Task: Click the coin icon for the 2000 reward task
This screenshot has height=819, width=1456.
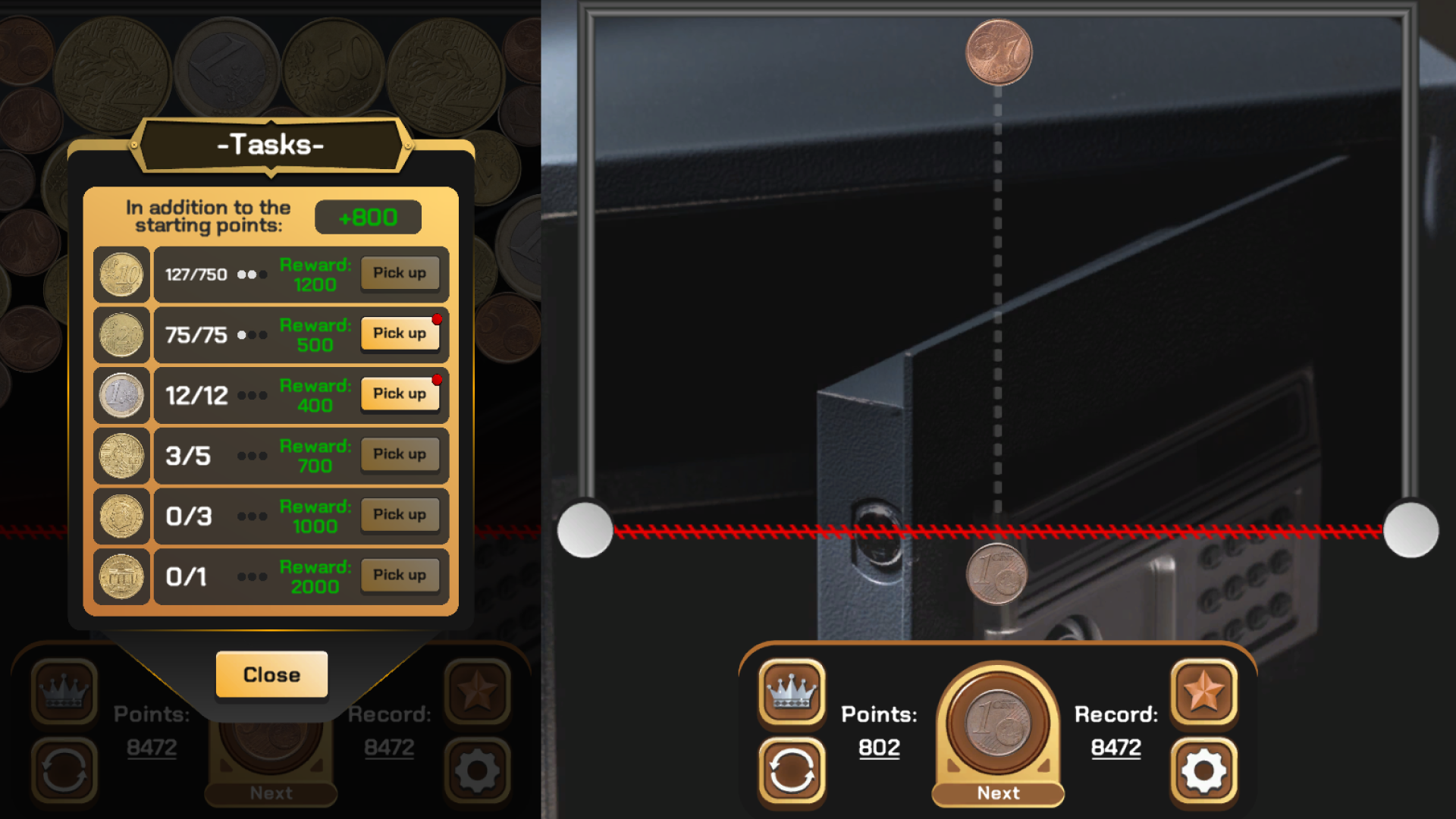Action: pyautogui.click(x=121, y=576)
